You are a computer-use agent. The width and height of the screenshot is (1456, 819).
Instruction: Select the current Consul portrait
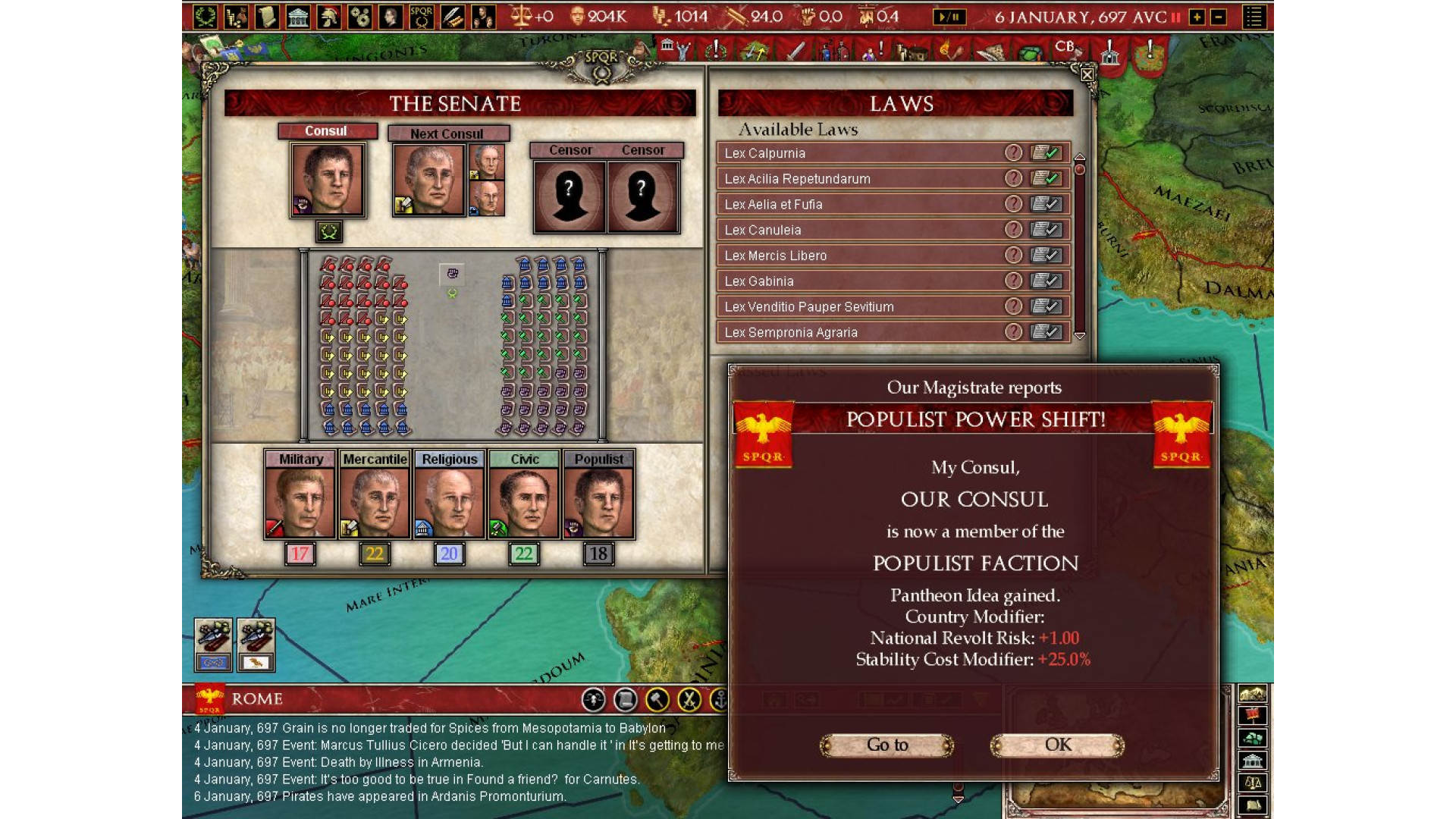coord(328,180)
